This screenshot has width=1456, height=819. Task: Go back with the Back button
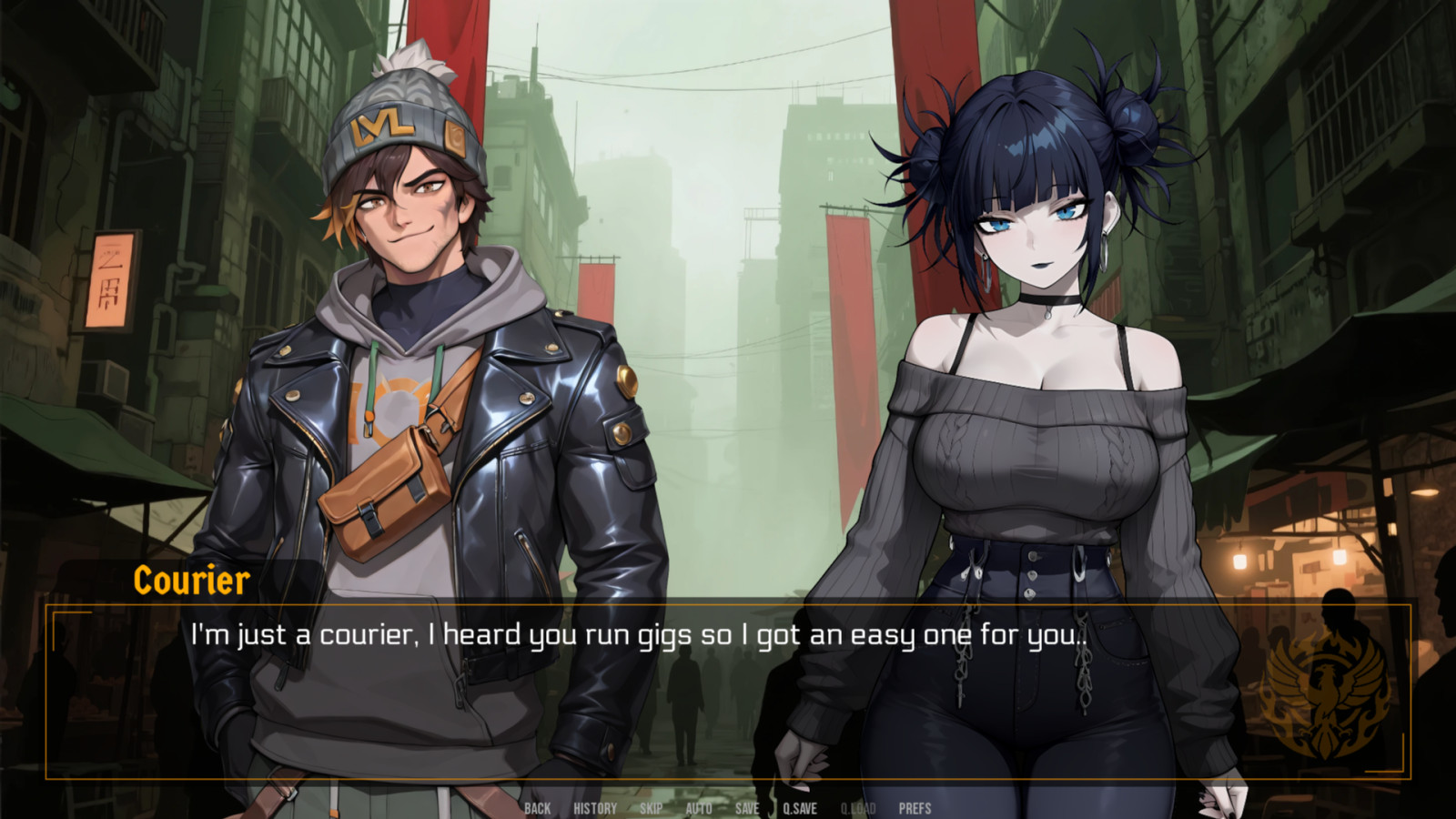click(537, 808)
